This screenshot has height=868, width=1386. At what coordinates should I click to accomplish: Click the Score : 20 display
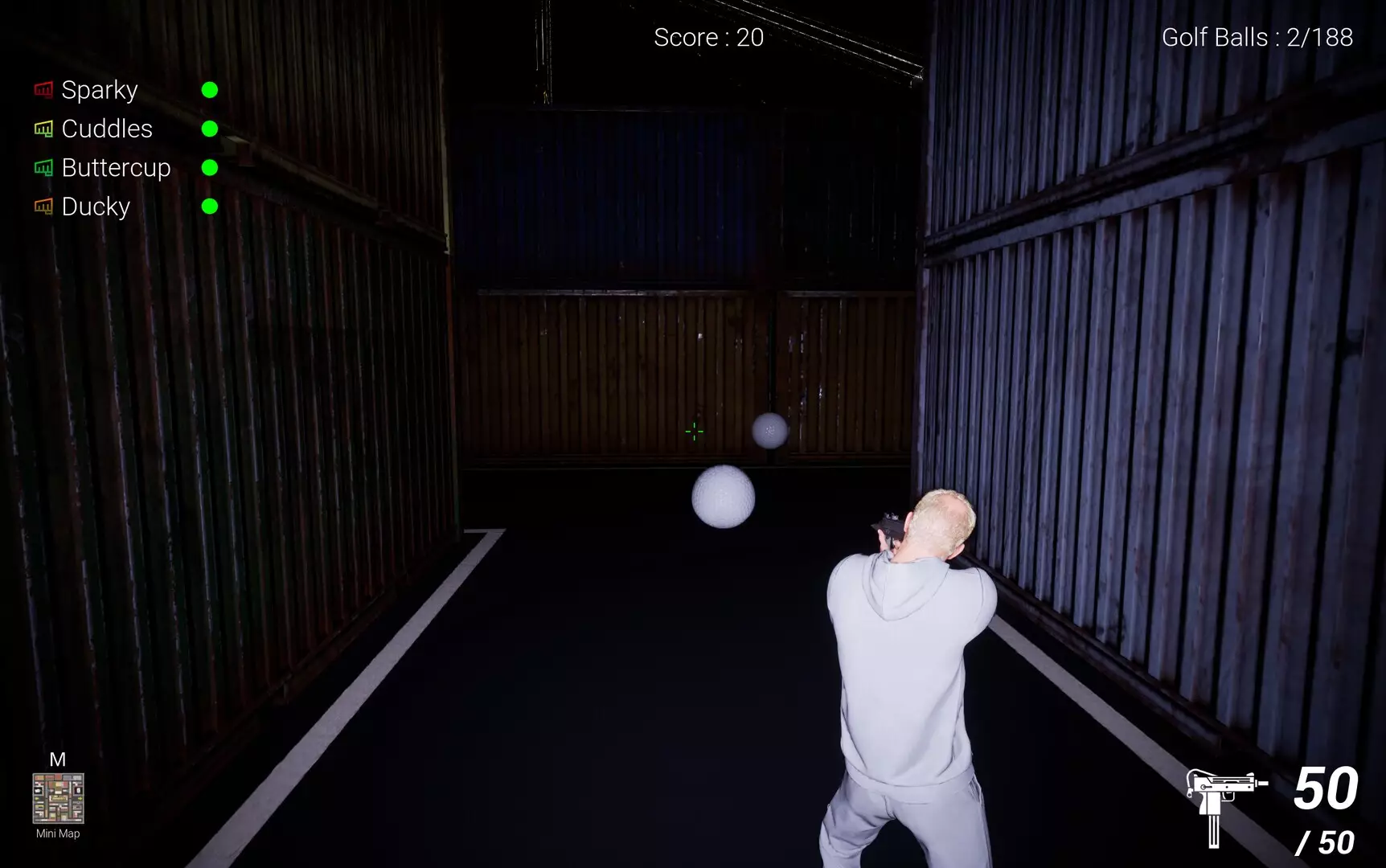[707, 37]
